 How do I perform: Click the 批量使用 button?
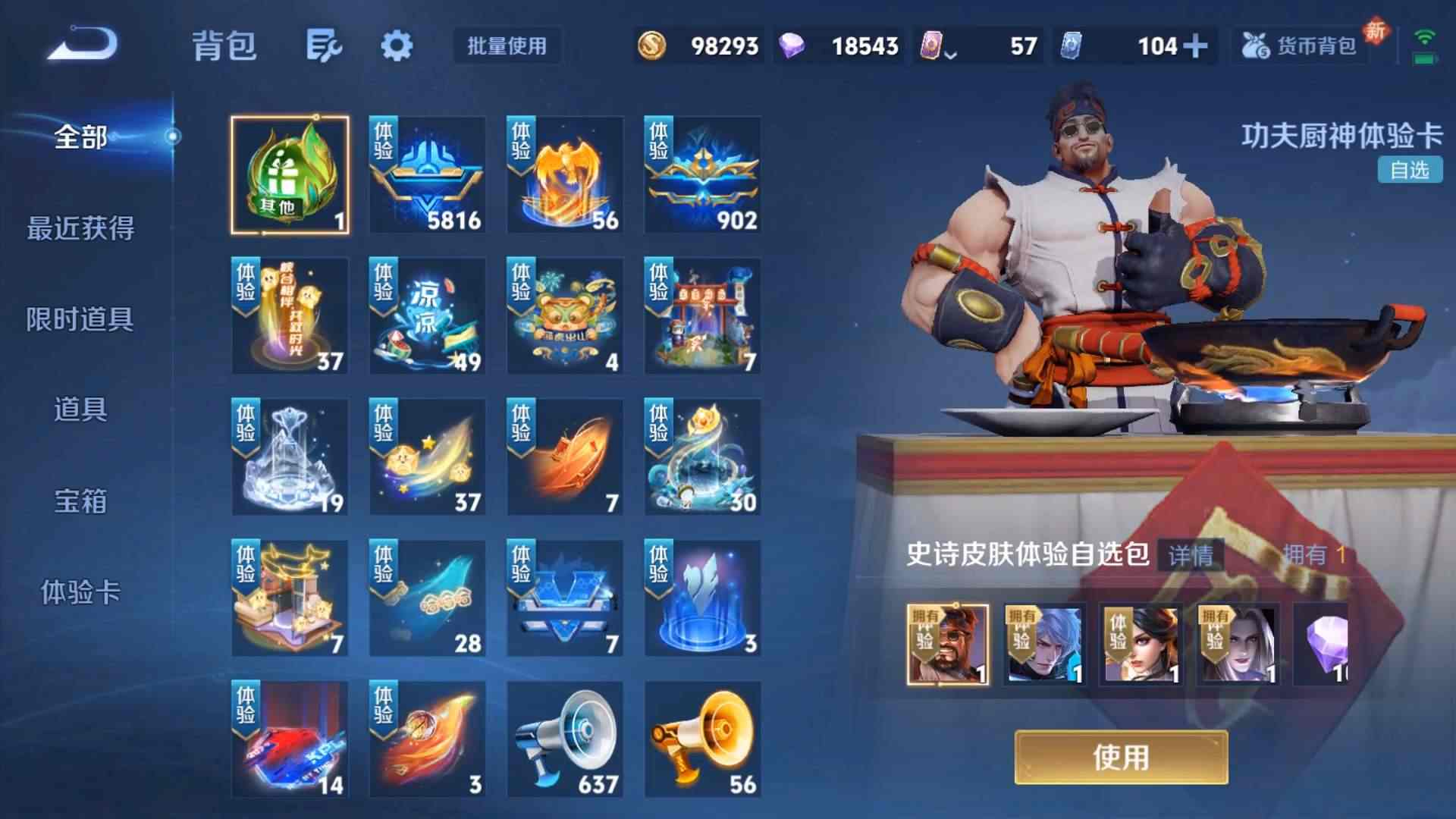504,46
